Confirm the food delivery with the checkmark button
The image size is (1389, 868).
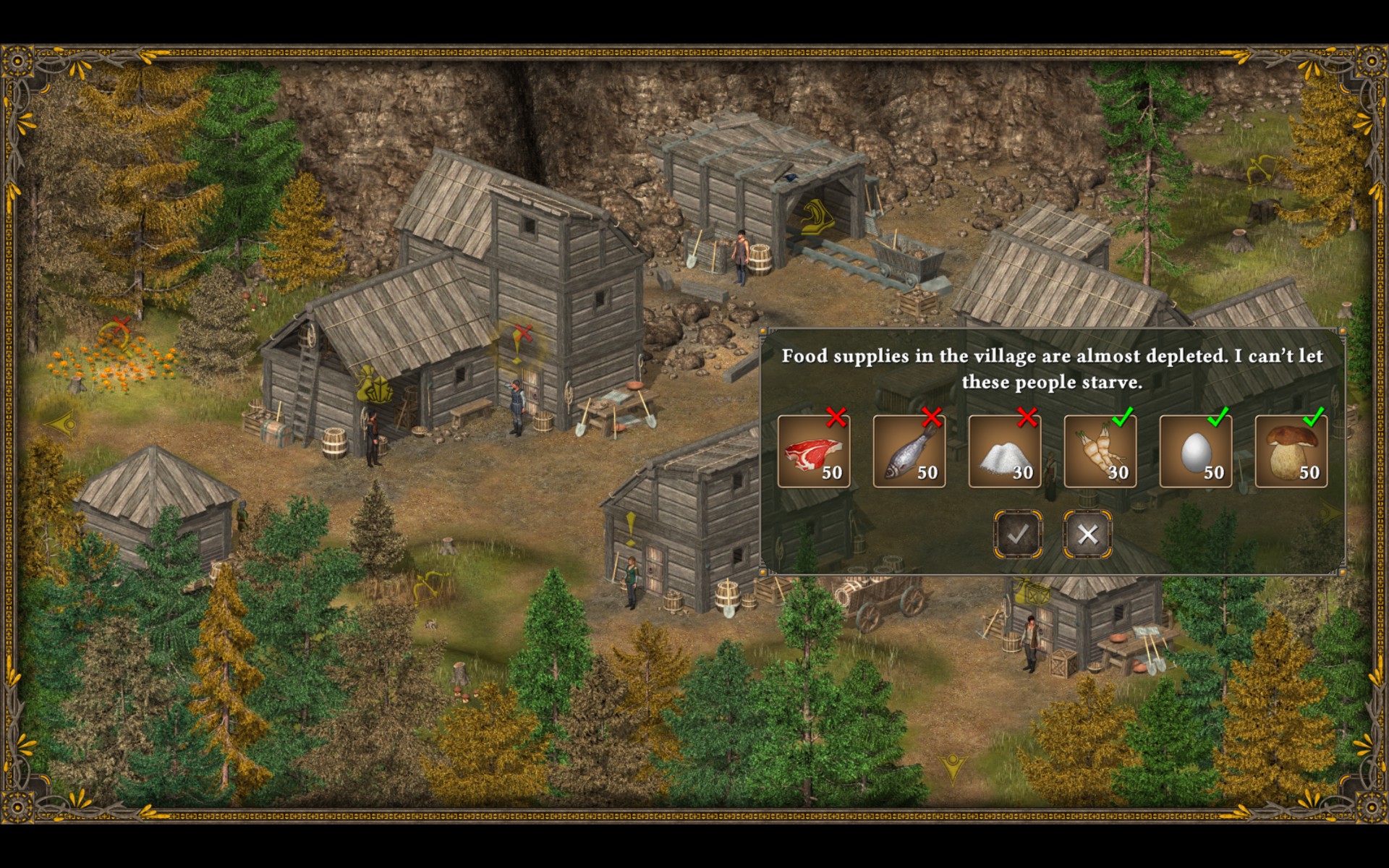pos(1018,535)
